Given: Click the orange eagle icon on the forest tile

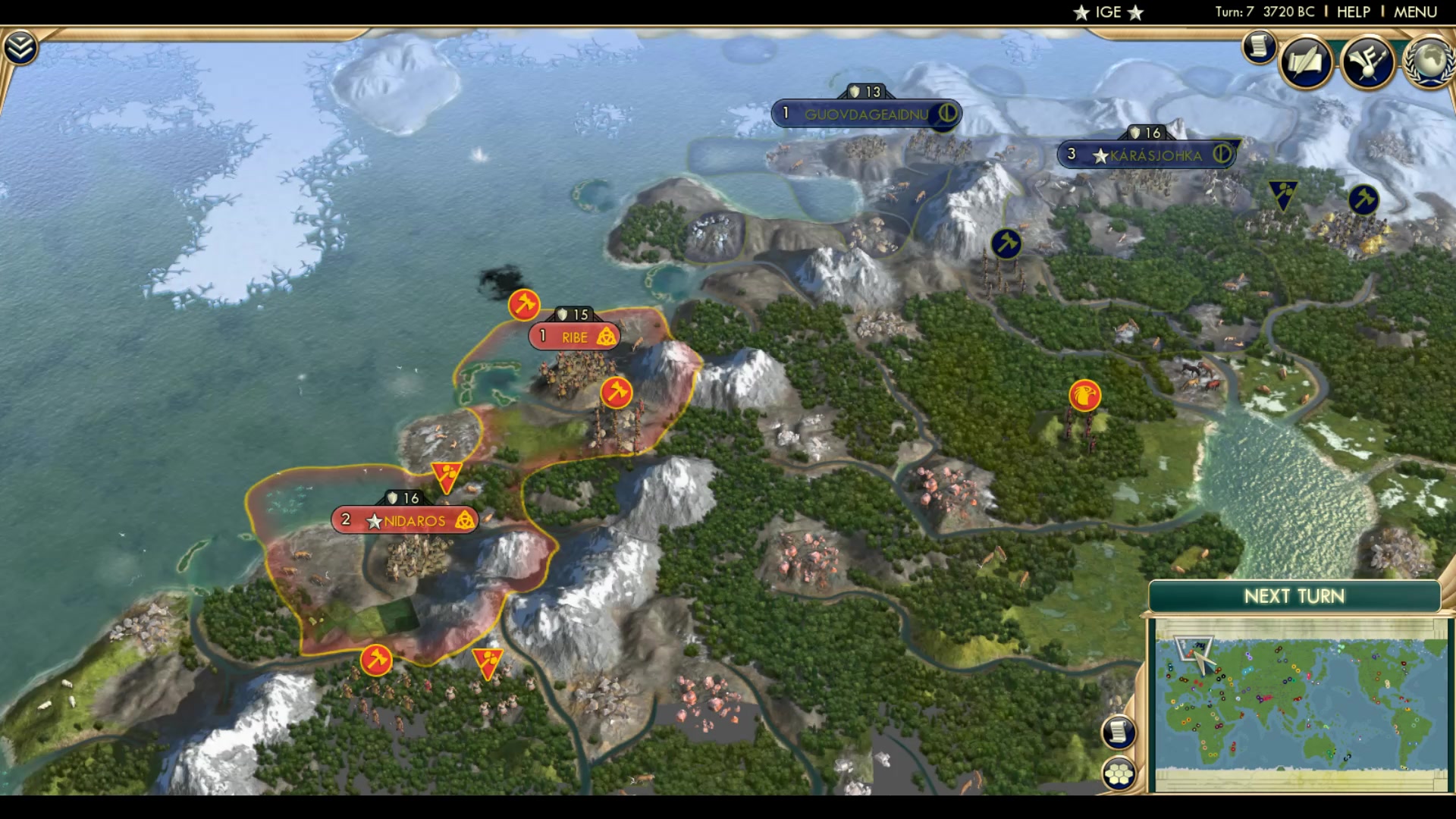Looking at the screenshot, I should (1084, 395).
